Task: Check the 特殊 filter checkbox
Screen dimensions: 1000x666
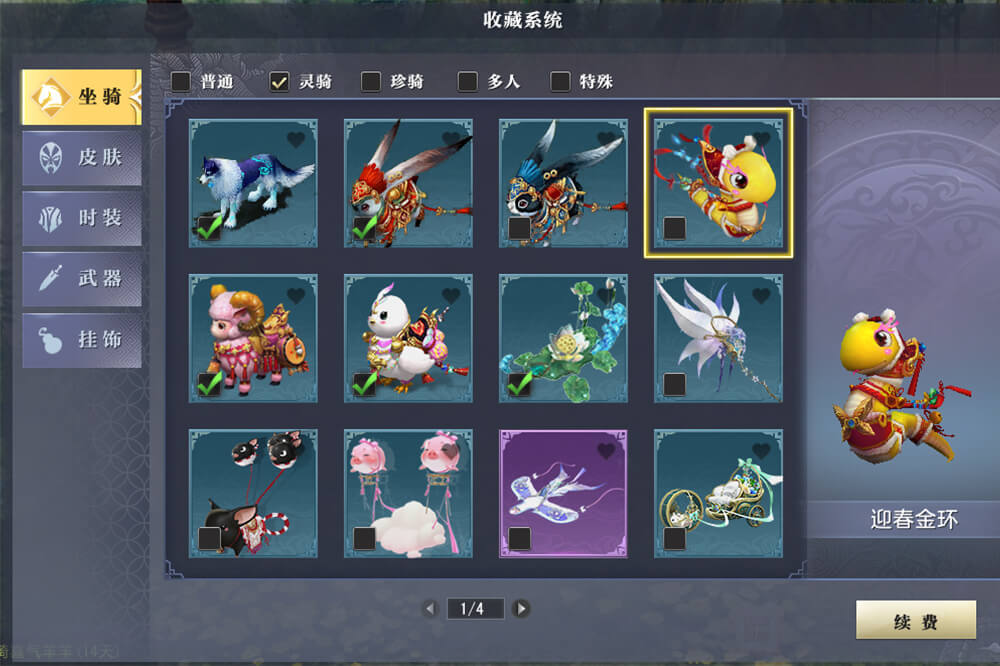Action: (x=560, y=82)
